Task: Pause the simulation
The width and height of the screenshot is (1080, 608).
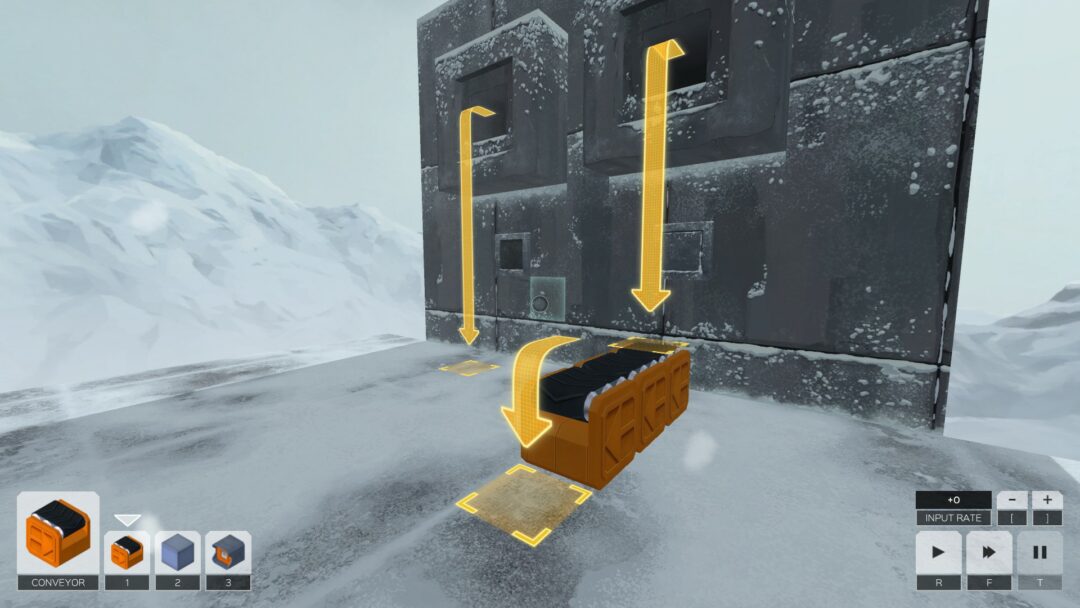Action: 1039,552
